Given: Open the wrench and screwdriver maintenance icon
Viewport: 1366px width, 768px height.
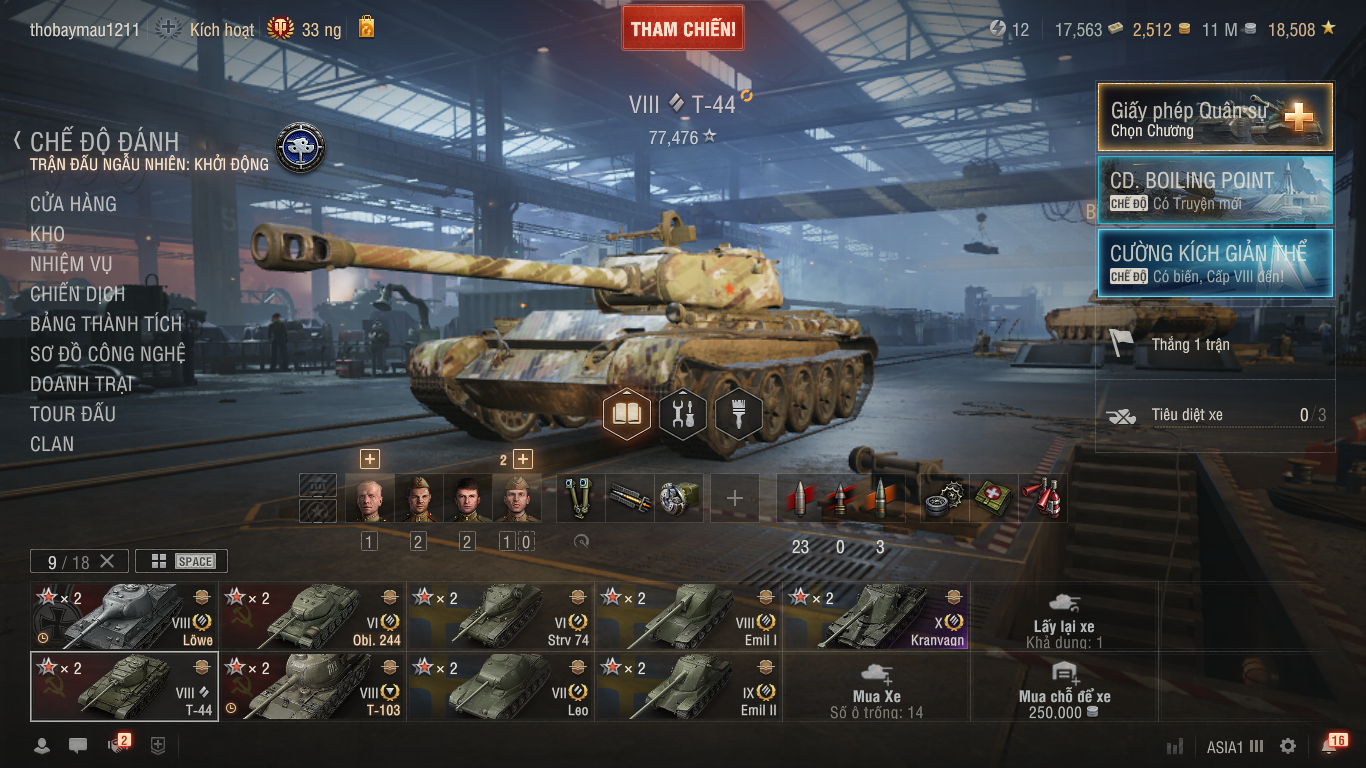Looking at the screenshot, I should point(683,413).
